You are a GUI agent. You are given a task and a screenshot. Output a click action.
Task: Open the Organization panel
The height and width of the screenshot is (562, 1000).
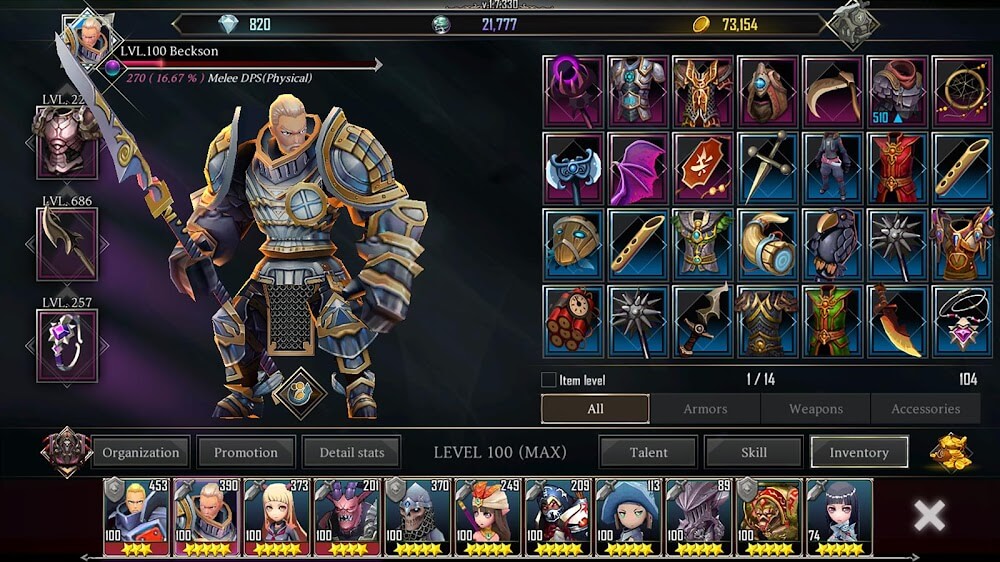[x=141, y=452]
